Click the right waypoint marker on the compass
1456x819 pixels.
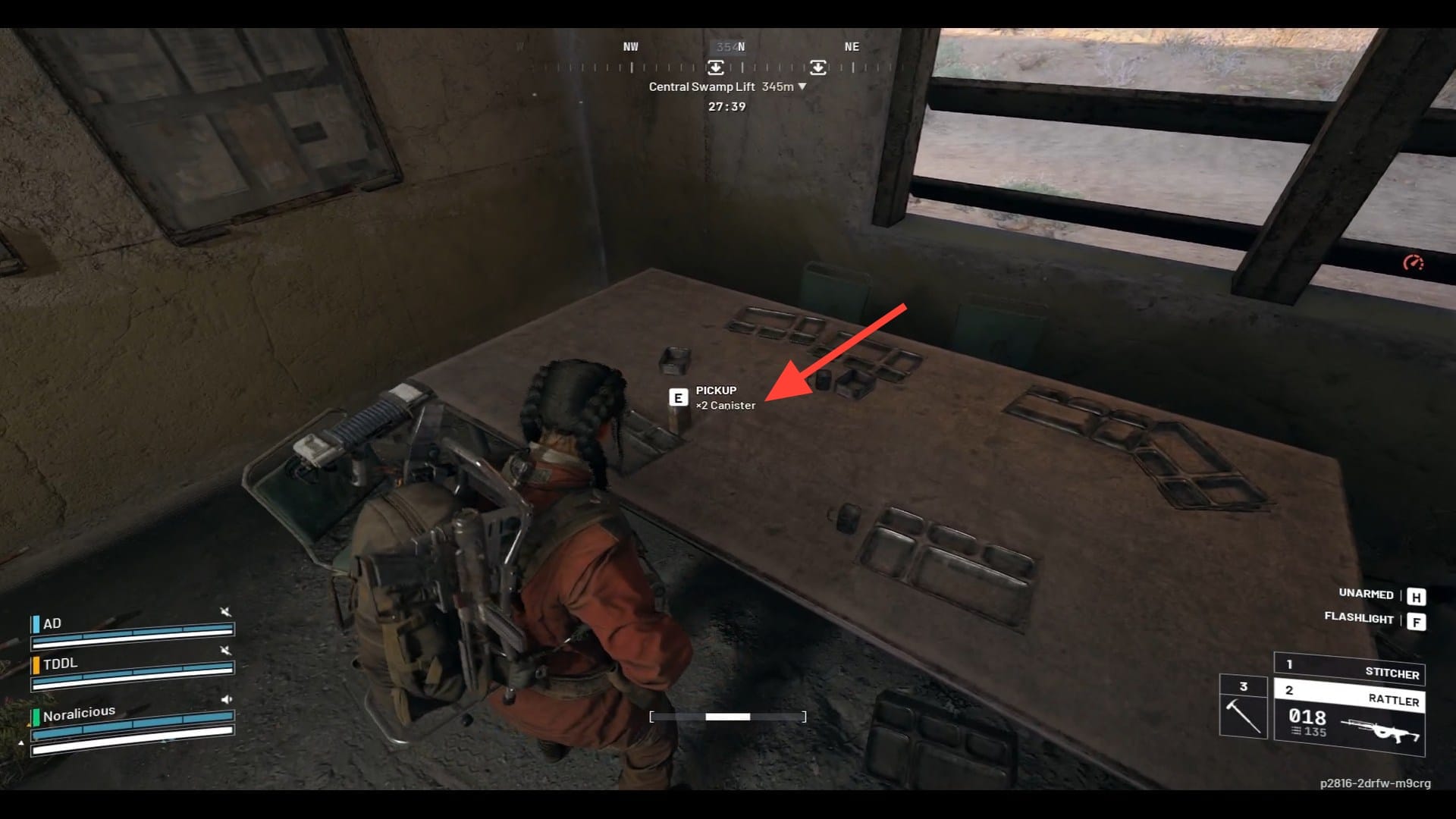pyautogui.click(x=818, y=67)
